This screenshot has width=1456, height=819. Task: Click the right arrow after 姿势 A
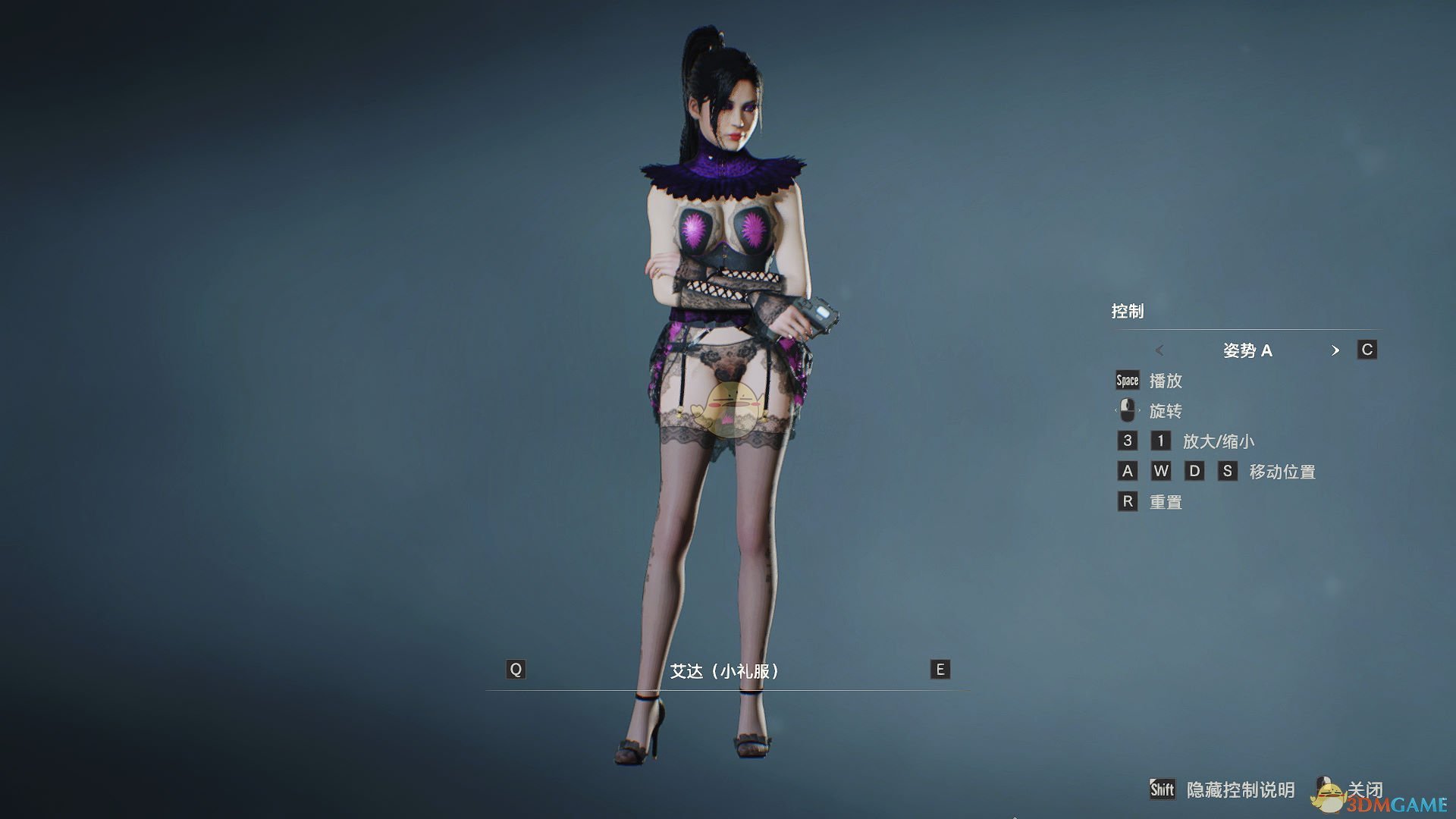(x=1335, y=350)
